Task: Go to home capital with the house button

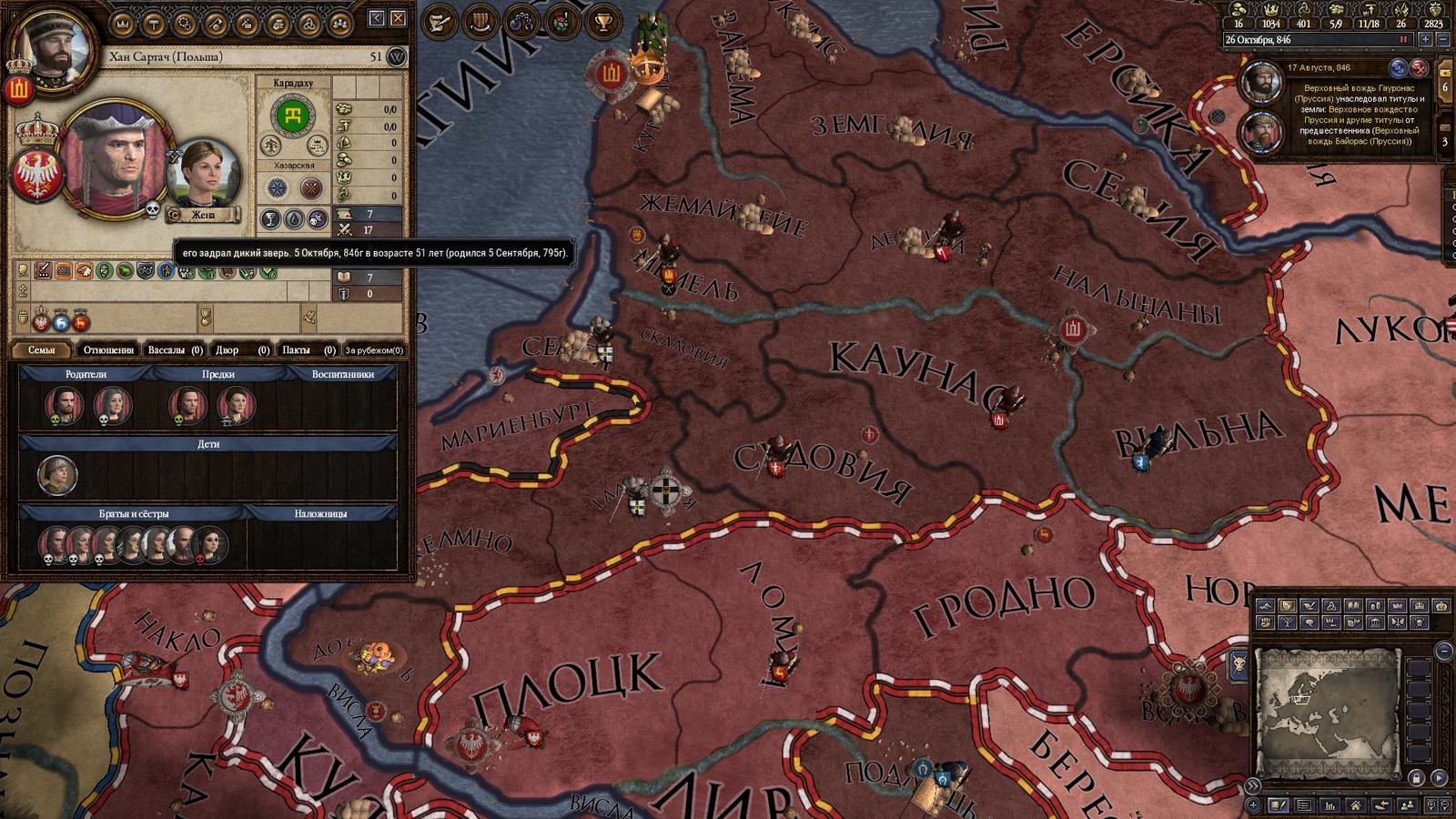Action: (x=1356, y=805)
